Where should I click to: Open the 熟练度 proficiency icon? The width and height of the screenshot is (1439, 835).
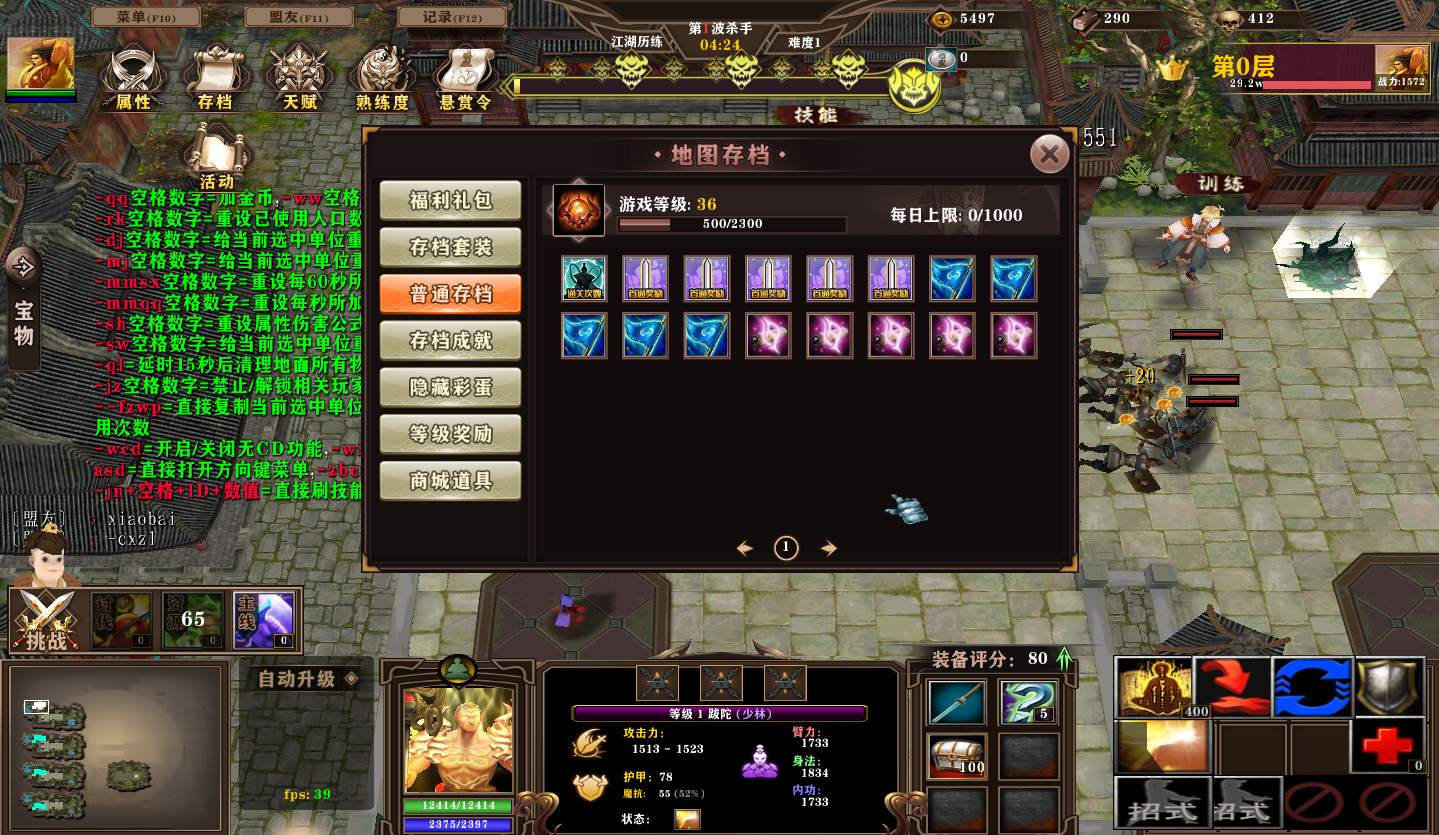[x=382, y=76]
